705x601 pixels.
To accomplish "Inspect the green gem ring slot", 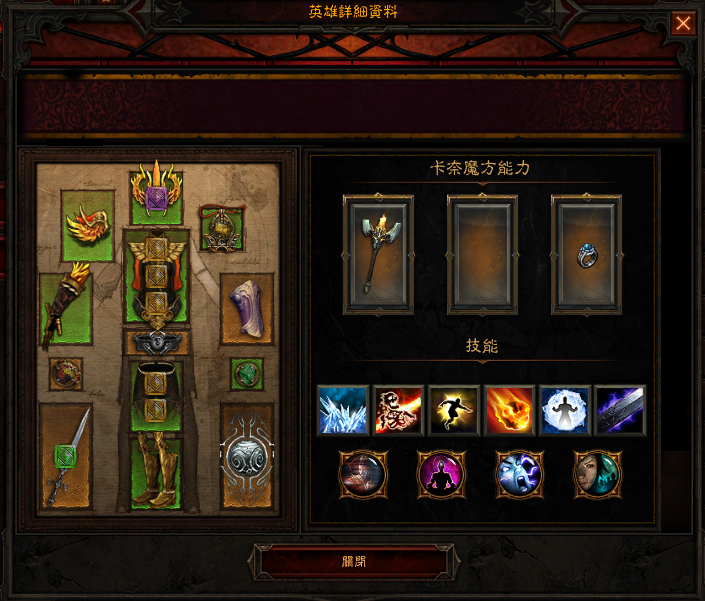I will click(x=246, y=374).
